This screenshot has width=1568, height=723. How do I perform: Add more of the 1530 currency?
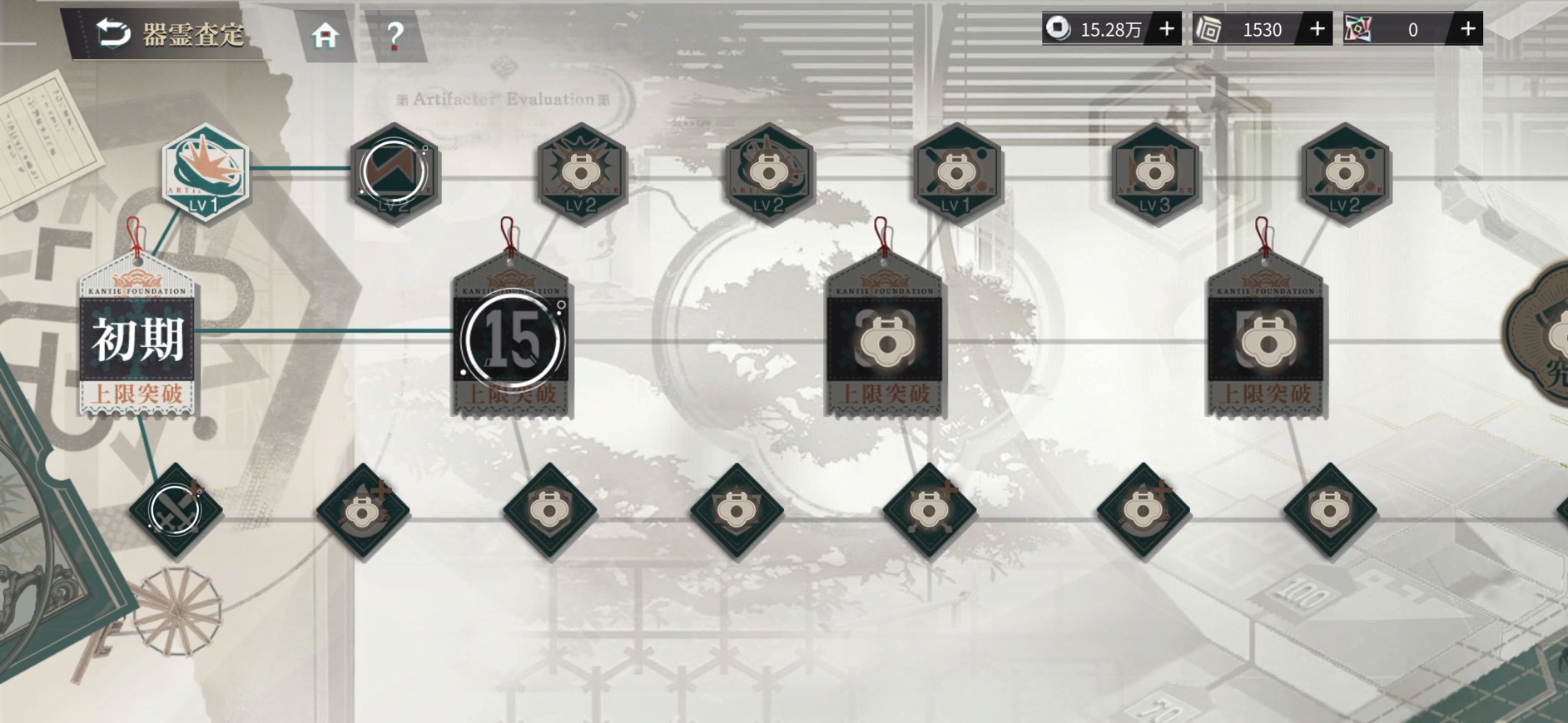[1317, 29]
